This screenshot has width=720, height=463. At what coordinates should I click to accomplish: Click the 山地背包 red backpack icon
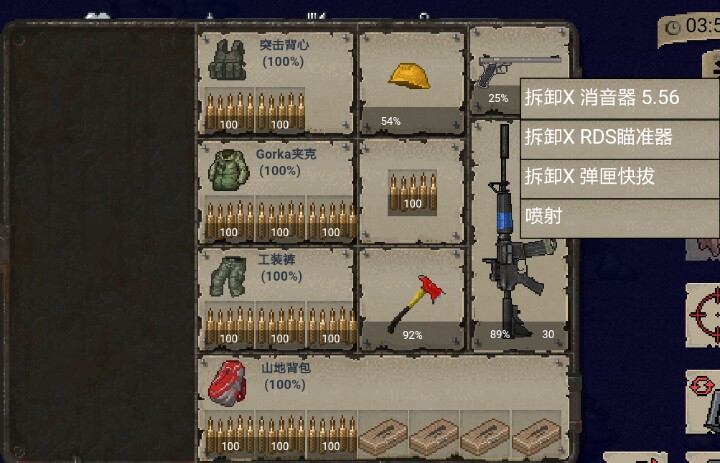[x=226, y=381]
